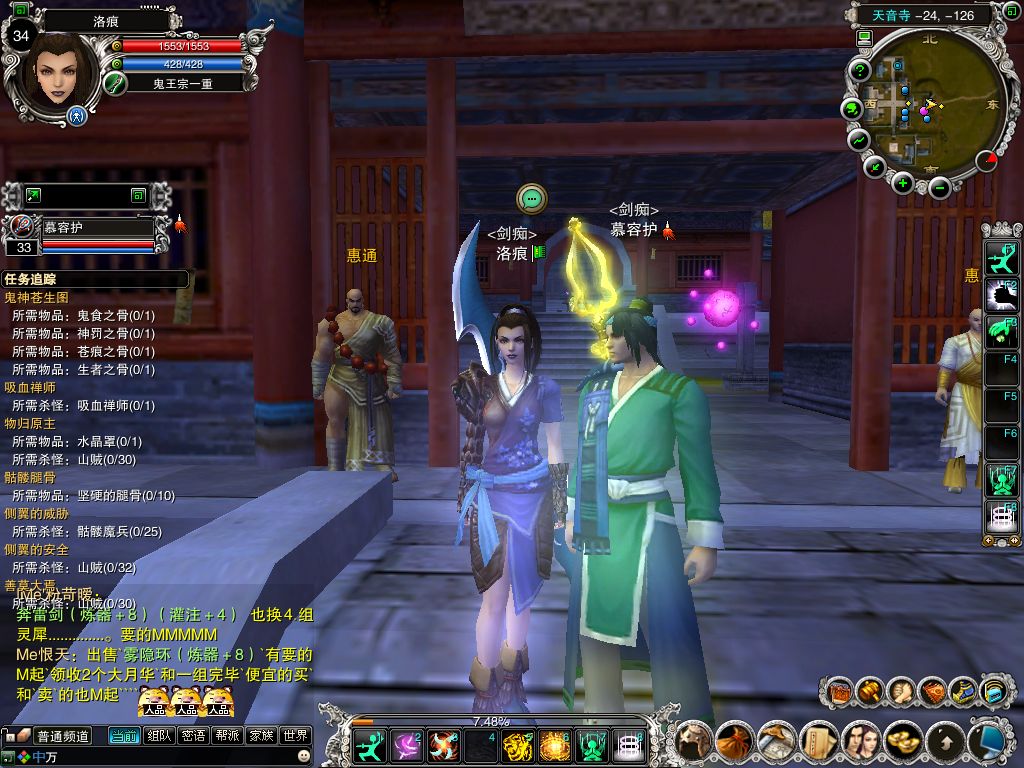Open the green question mark help button
Viewport: 1024px width, 768px height.
click(x=859, y=70)
